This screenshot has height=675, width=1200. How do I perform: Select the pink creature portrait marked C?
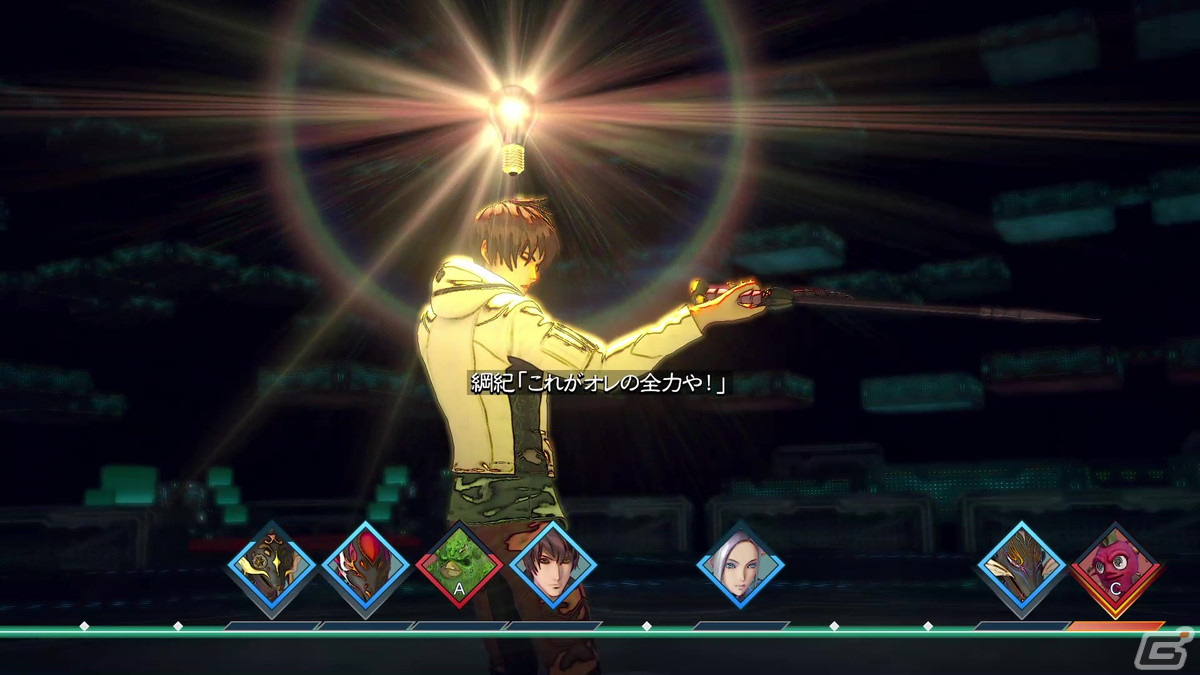1115,567
